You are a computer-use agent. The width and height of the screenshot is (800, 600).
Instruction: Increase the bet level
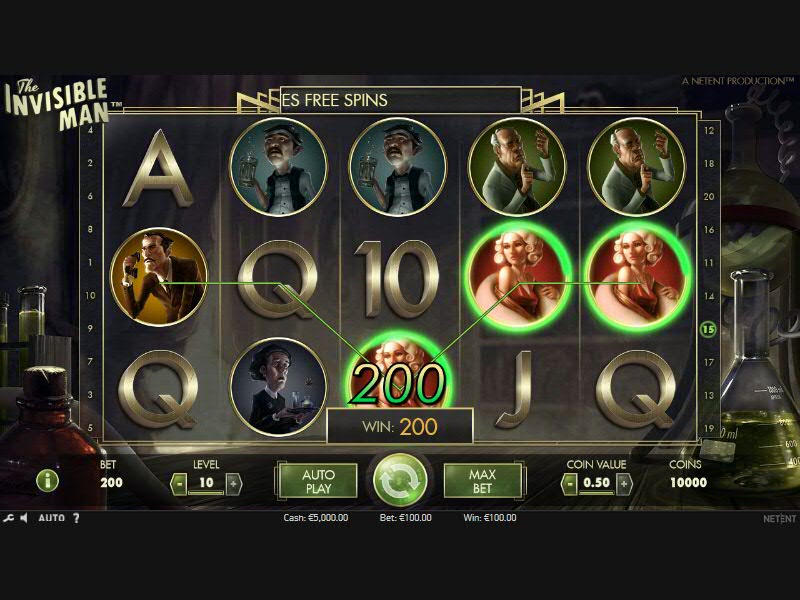(234, 483)
